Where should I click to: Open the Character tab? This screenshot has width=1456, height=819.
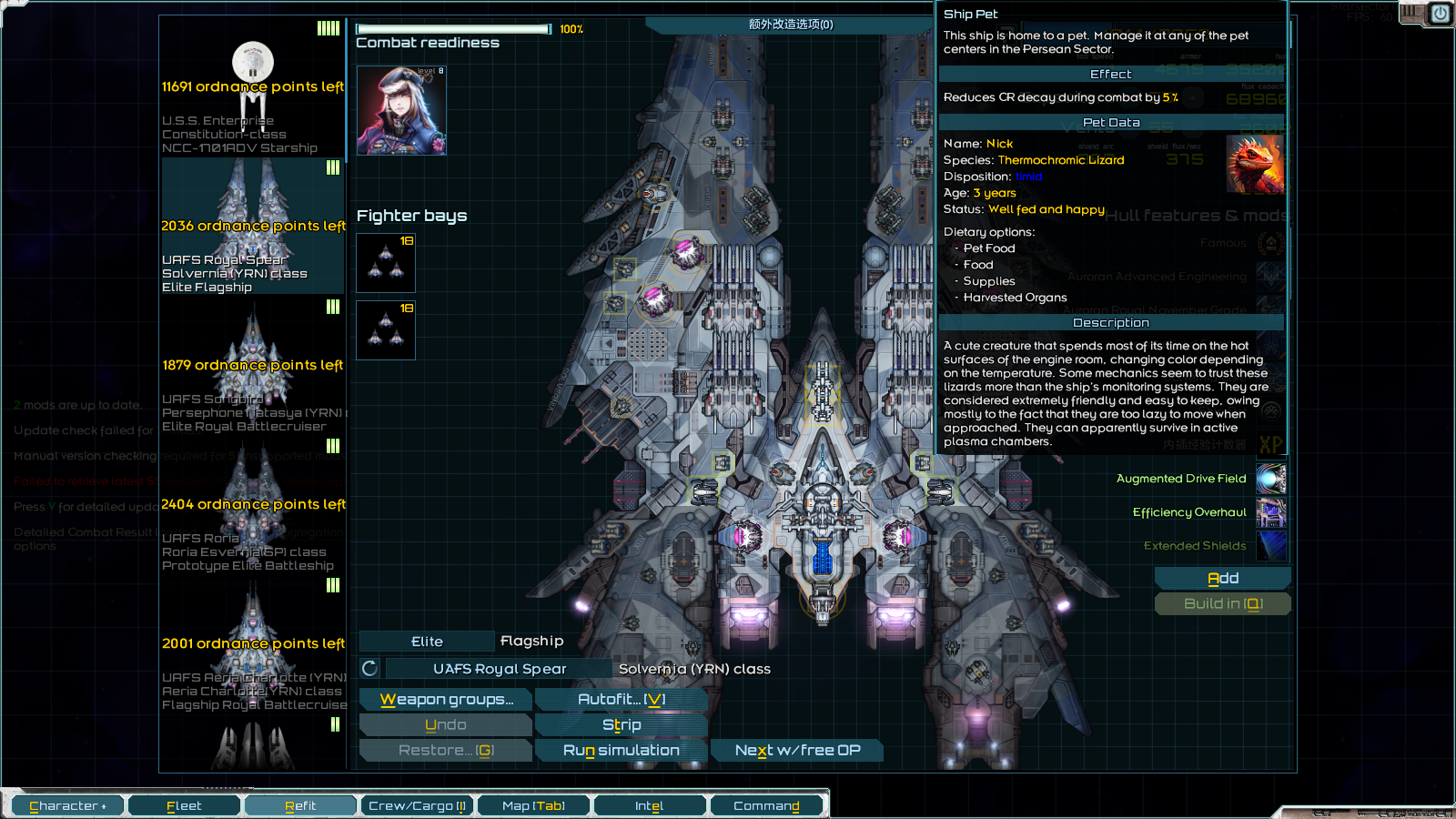[x=67, y=805]
